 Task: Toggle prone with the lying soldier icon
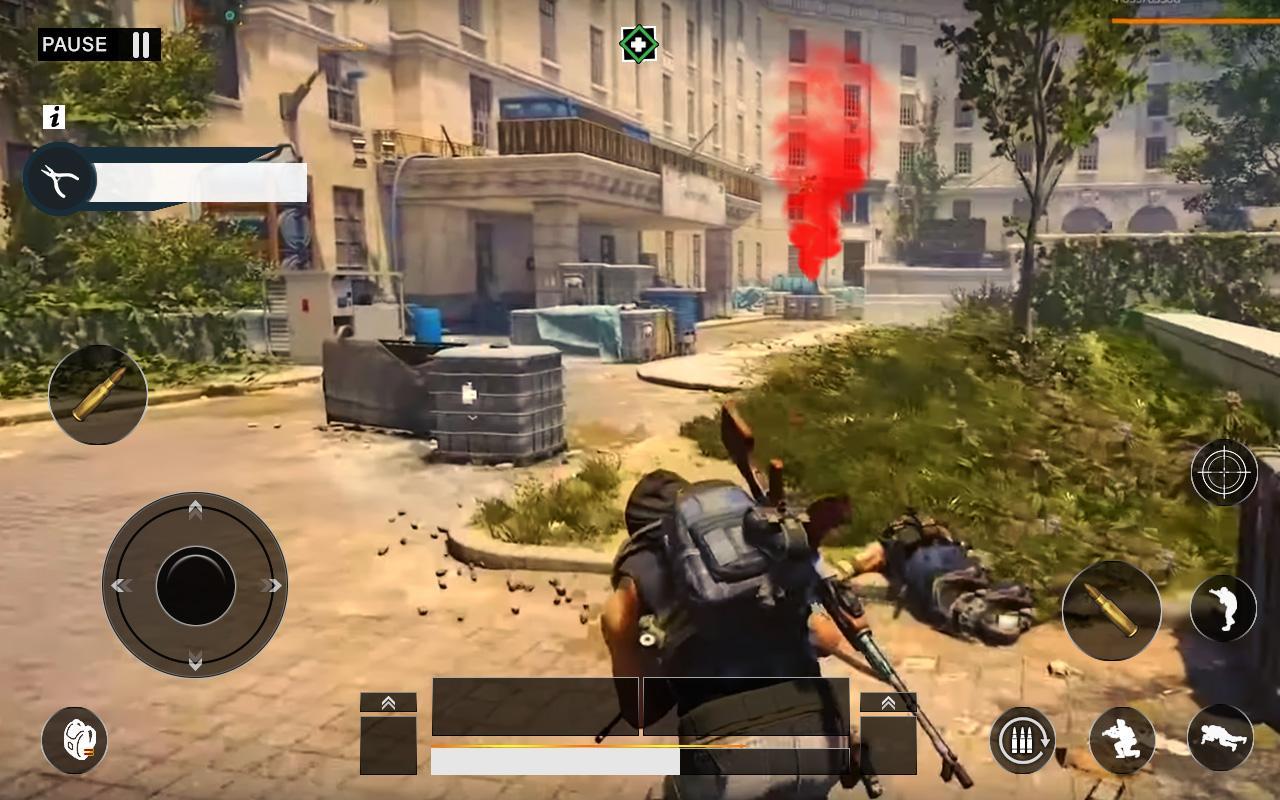1222,739
